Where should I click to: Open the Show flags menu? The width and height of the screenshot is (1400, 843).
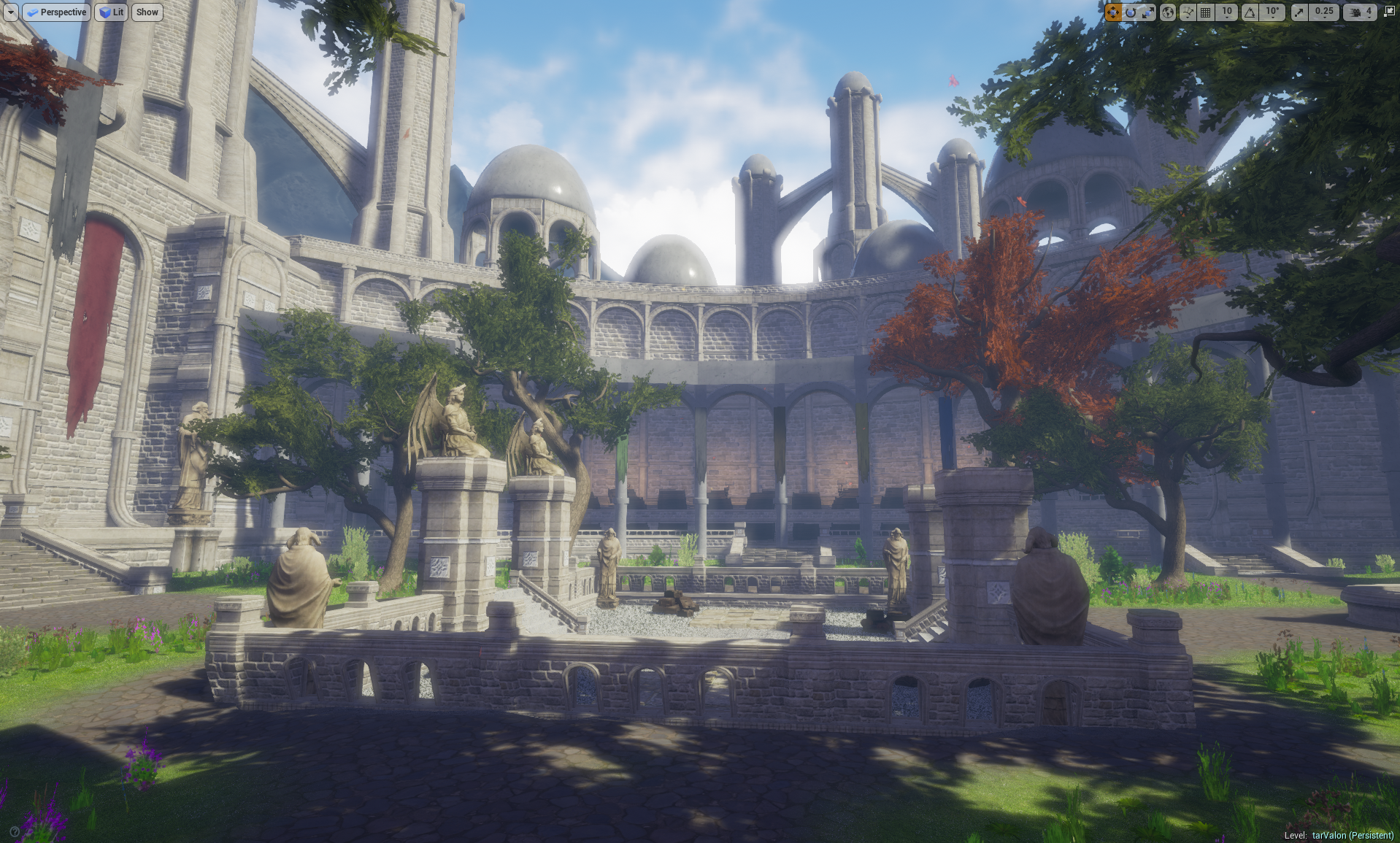[x=147, y=12]
